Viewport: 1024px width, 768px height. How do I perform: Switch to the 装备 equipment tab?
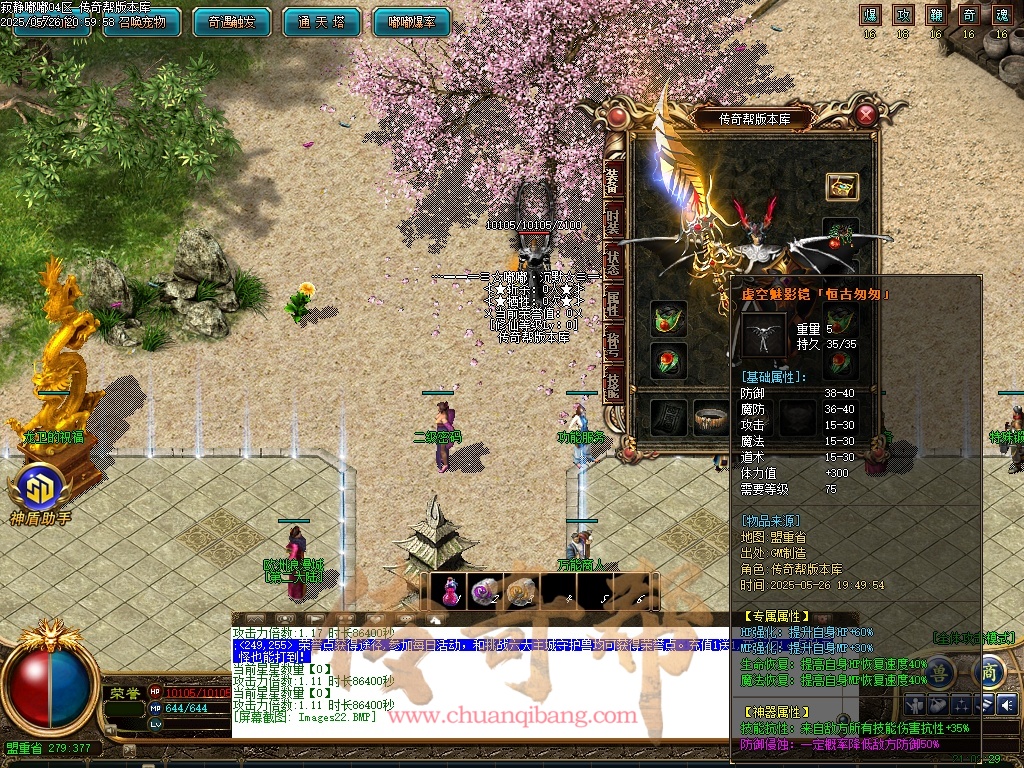click(613, 180)
